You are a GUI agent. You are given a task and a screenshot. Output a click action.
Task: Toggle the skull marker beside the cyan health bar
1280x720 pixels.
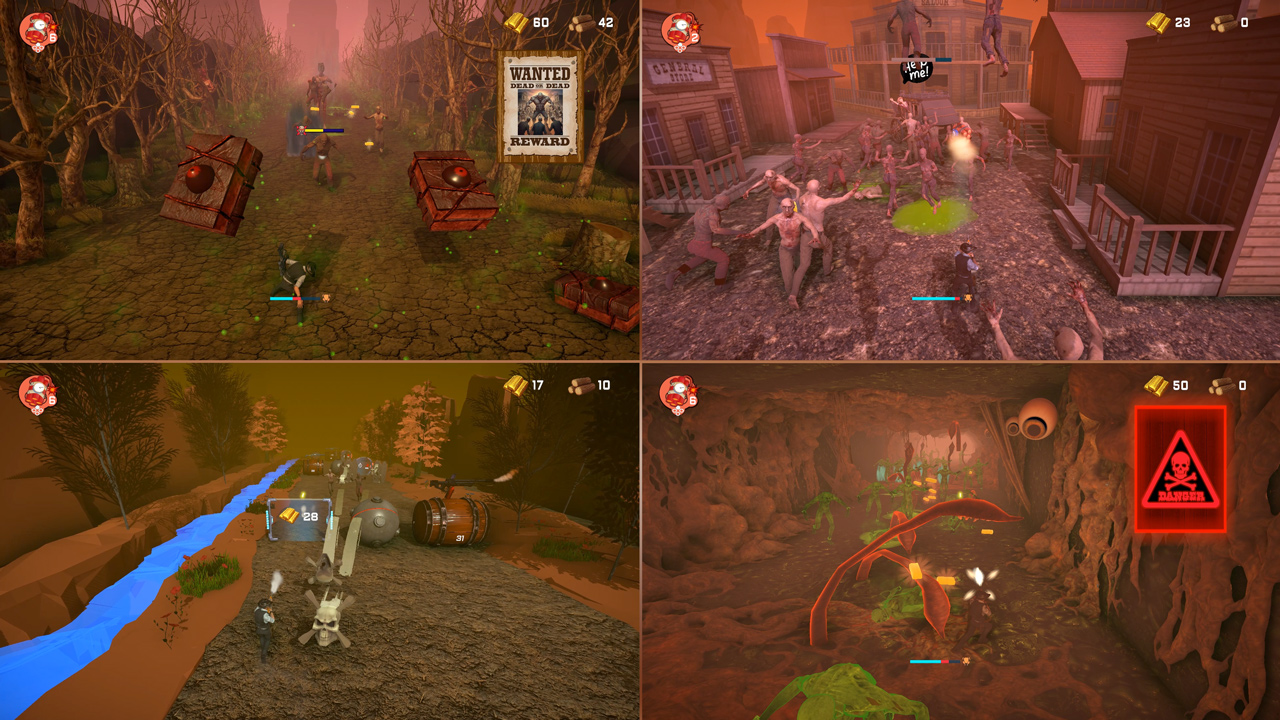pyautogui.click(x=326, y=298)
